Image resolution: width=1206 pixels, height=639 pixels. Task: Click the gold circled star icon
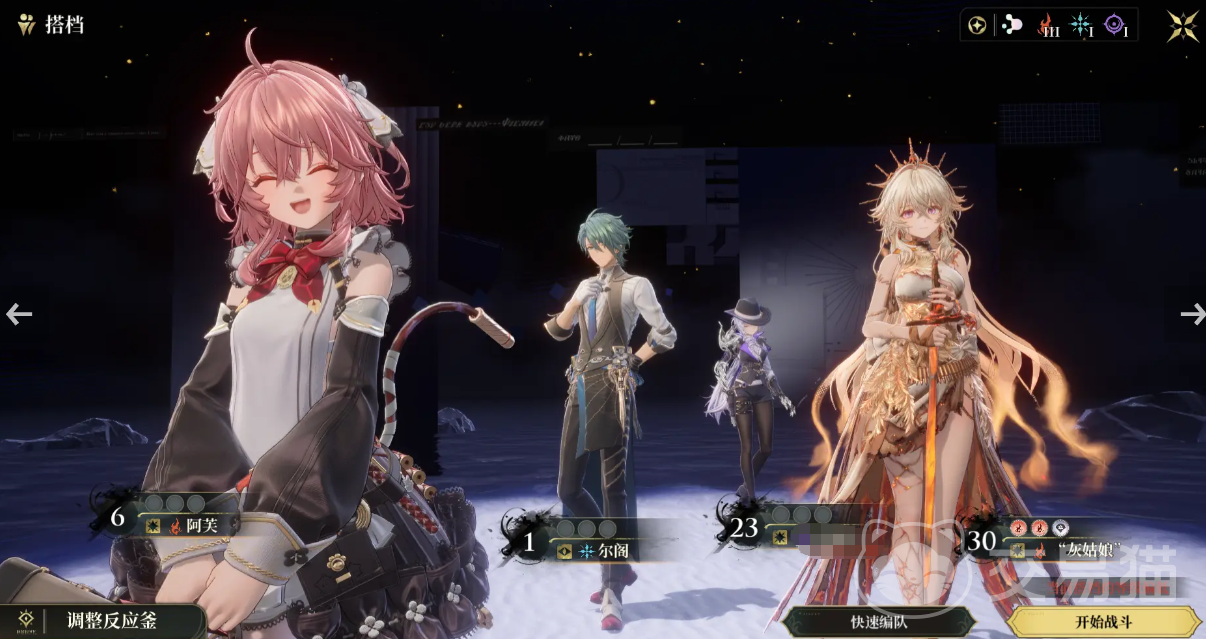[979, 25]
